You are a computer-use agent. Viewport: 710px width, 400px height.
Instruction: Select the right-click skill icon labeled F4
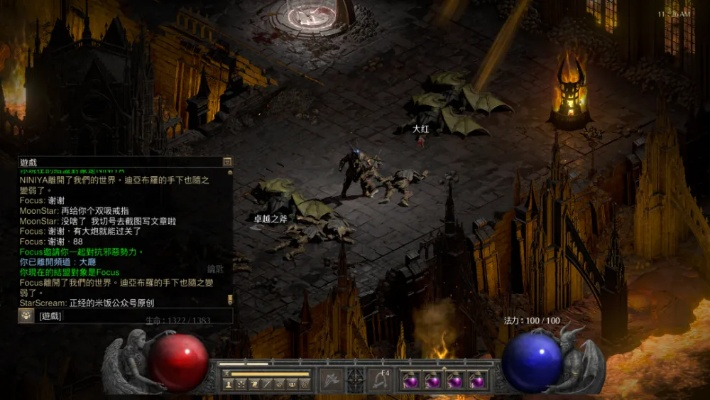click(380, 380)
